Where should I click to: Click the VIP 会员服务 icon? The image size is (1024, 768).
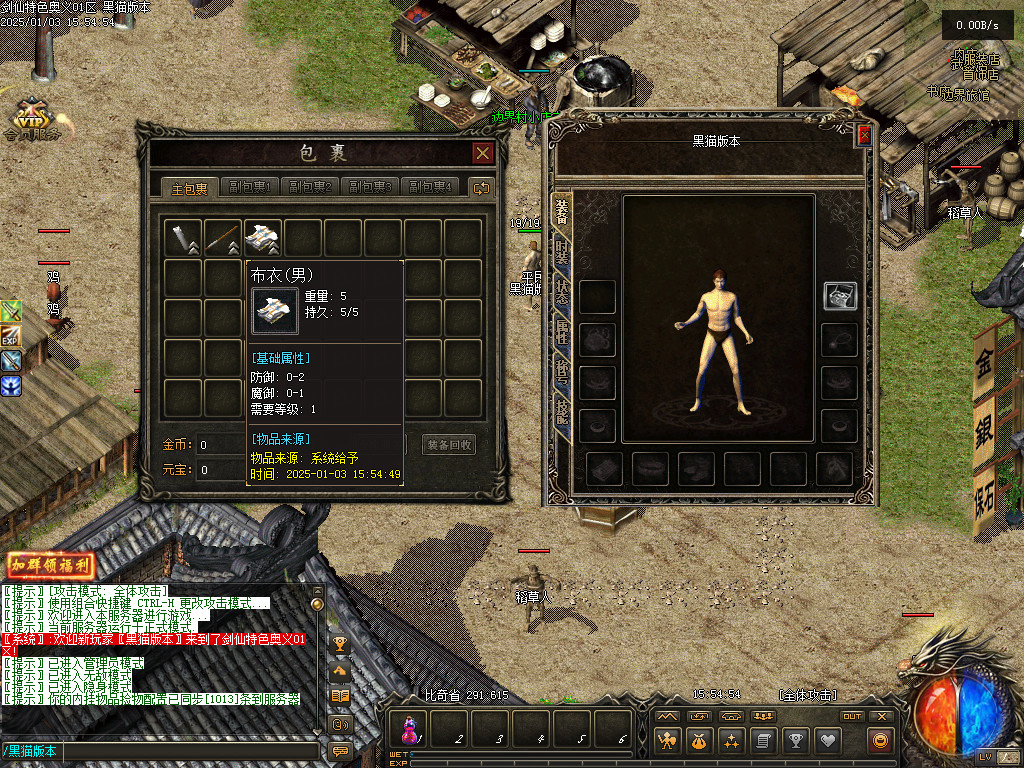32,118
